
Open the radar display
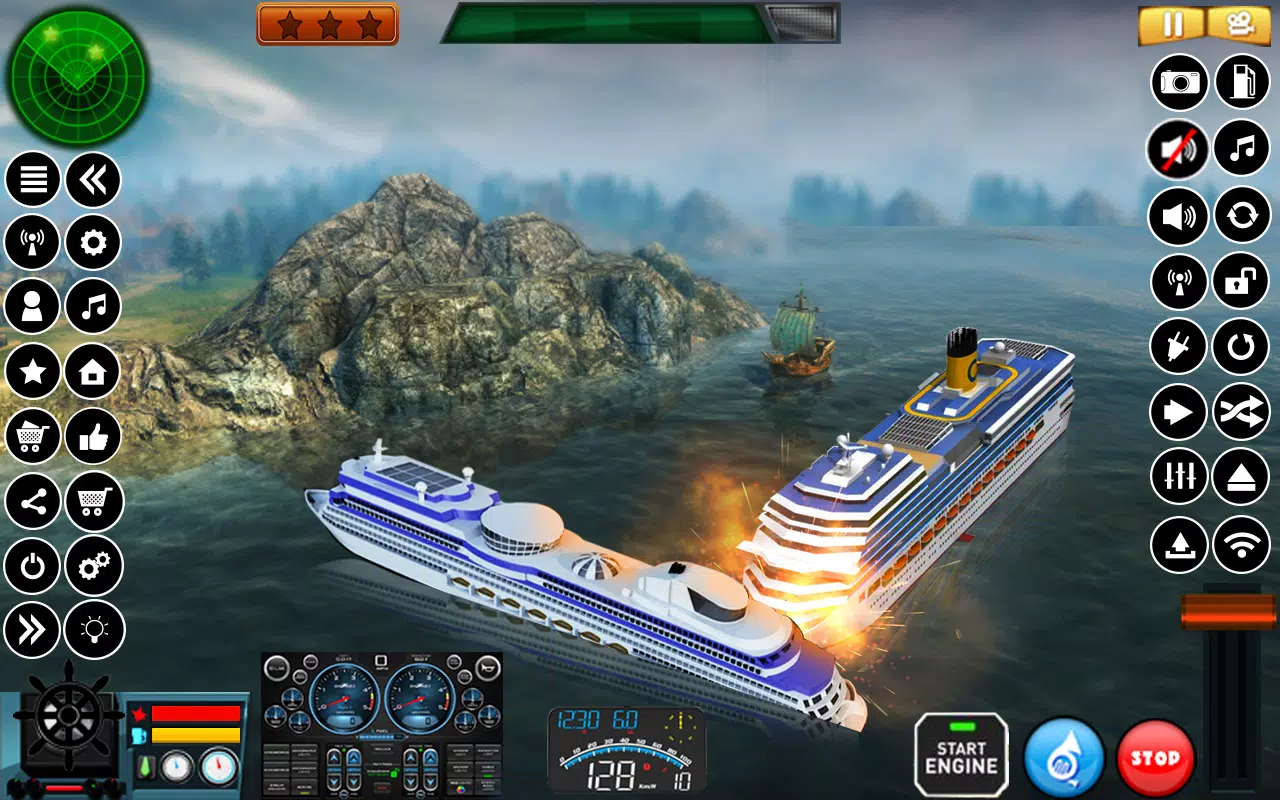pyautogui.click(x=75, y=75)
